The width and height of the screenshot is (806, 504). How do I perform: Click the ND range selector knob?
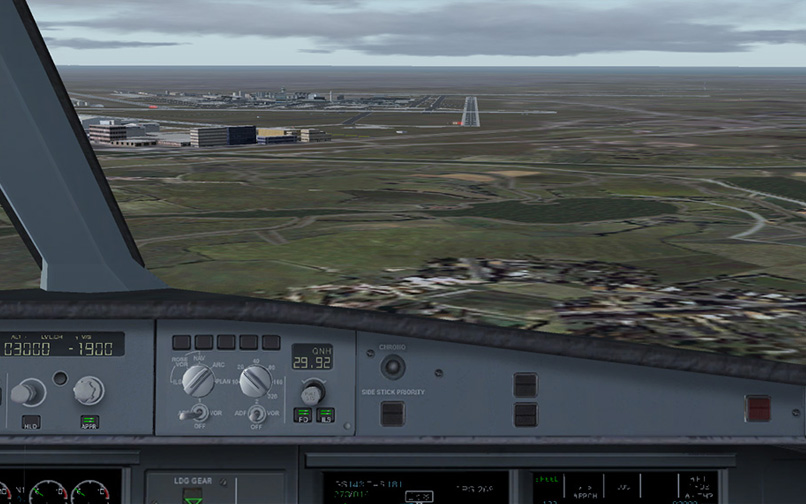click(x=255, y=380)
